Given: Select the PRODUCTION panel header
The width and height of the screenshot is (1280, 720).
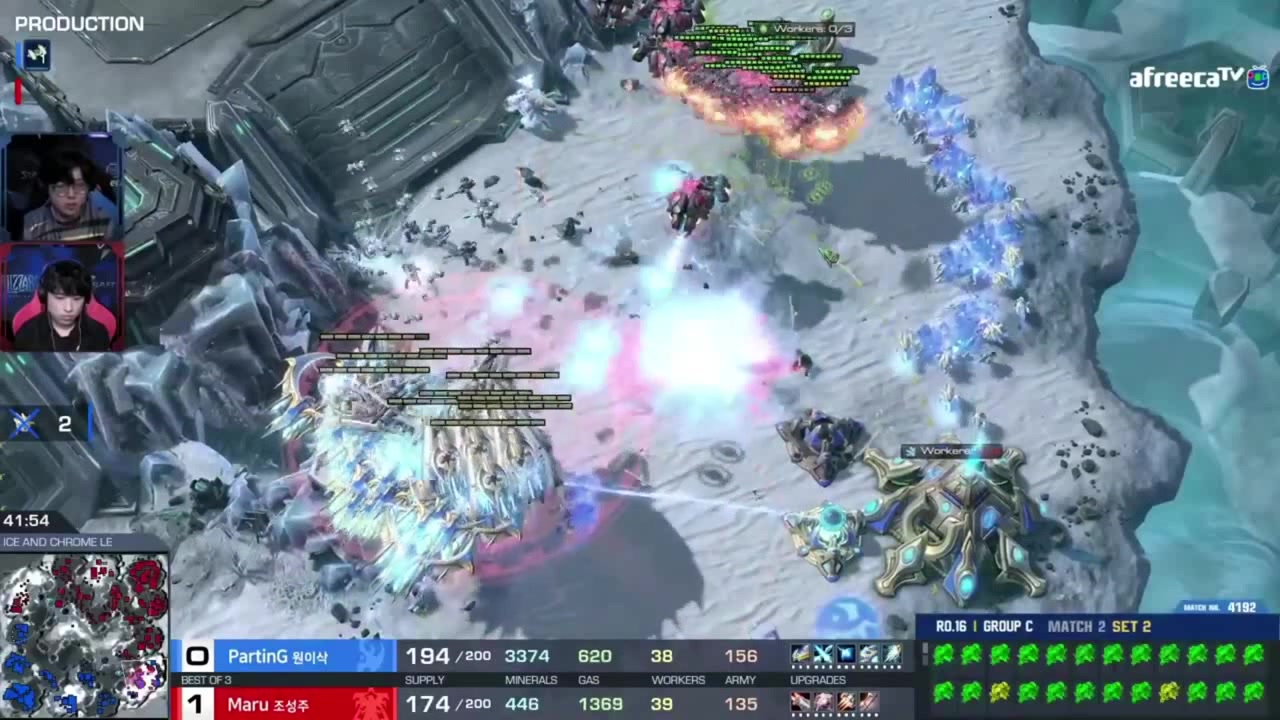Looking at the screenshot, I should coord(79,24).
